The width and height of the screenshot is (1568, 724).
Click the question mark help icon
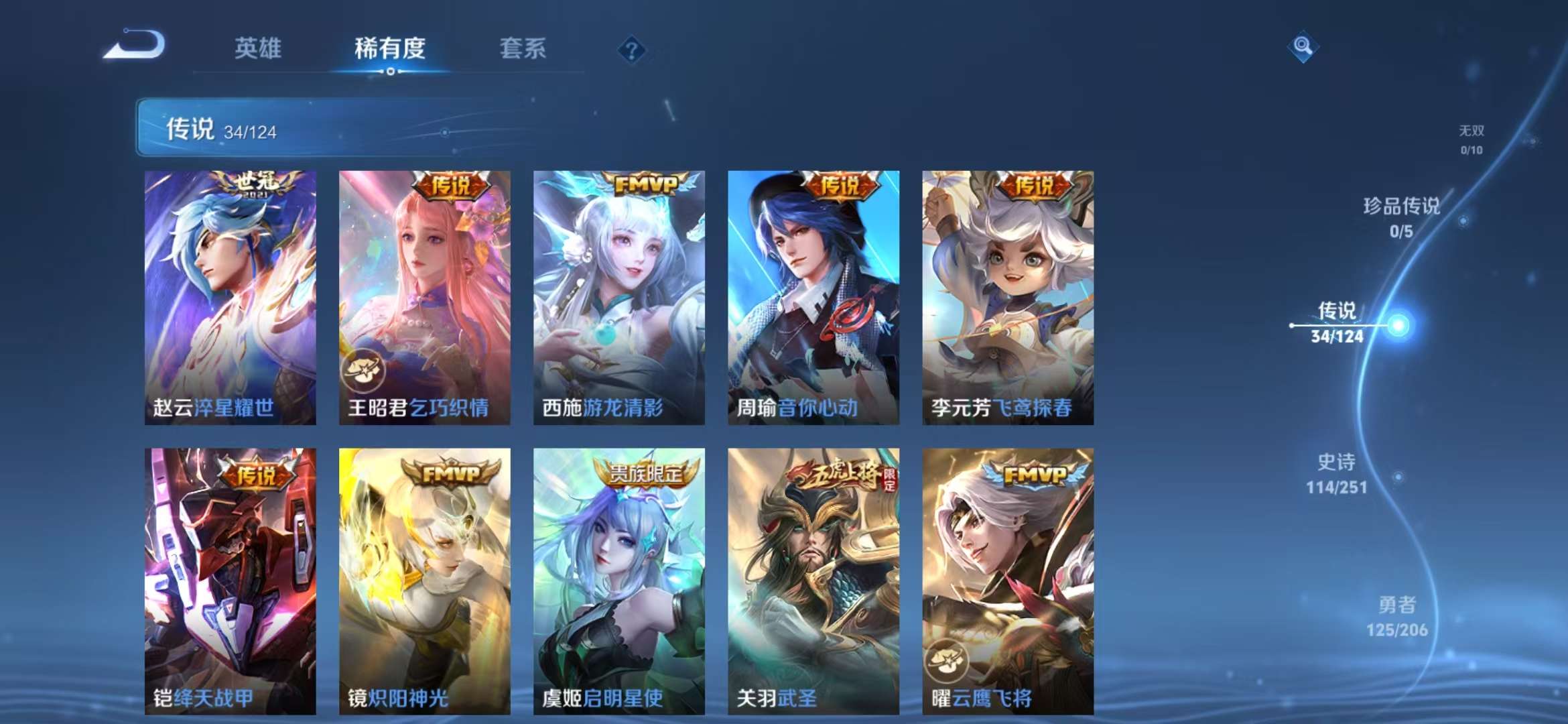click(631, 49)
